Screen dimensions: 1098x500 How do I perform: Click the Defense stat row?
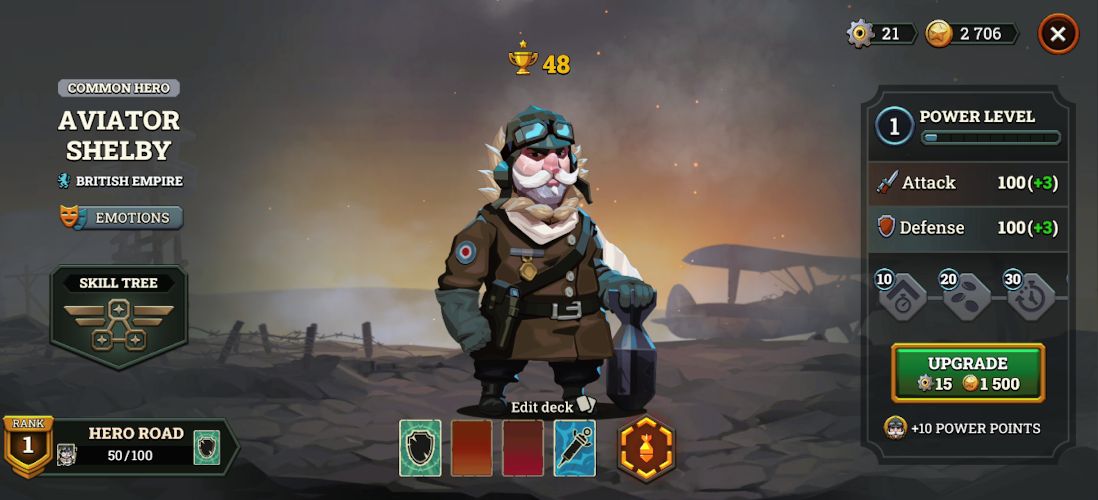click(x=967, y=228)
